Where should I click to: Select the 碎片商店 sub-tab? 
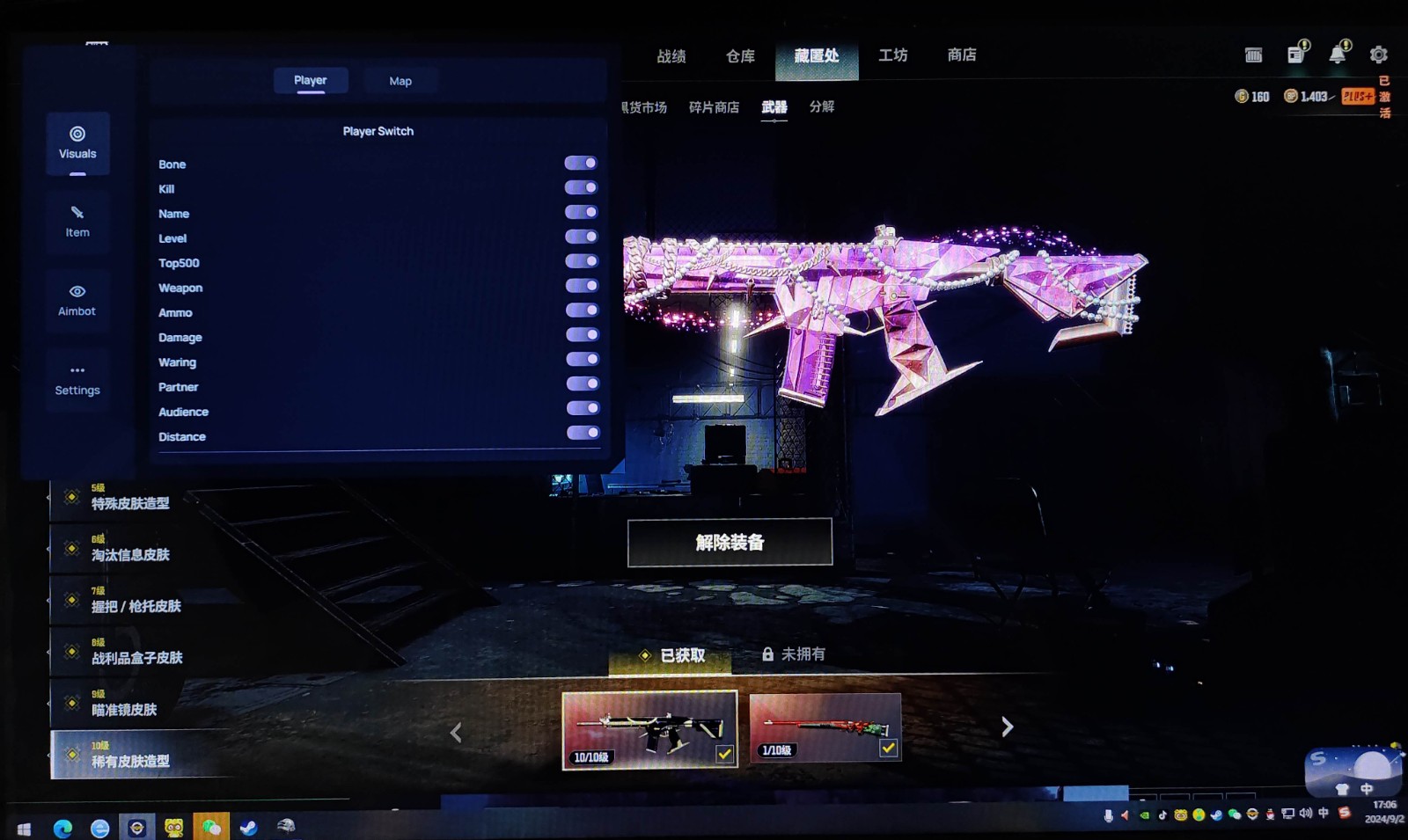[714, 107]
